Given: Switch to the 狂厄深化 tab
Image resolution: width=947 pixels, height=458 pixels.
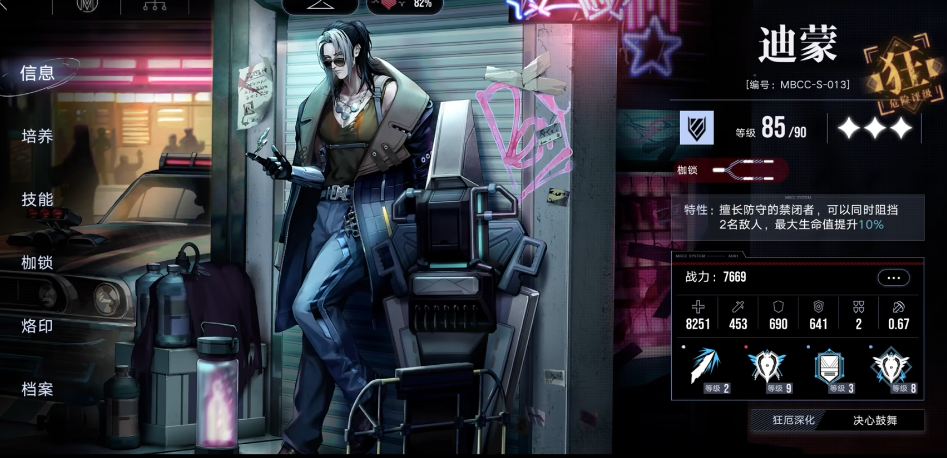Looking at the screenshot, I should [795, 421].
